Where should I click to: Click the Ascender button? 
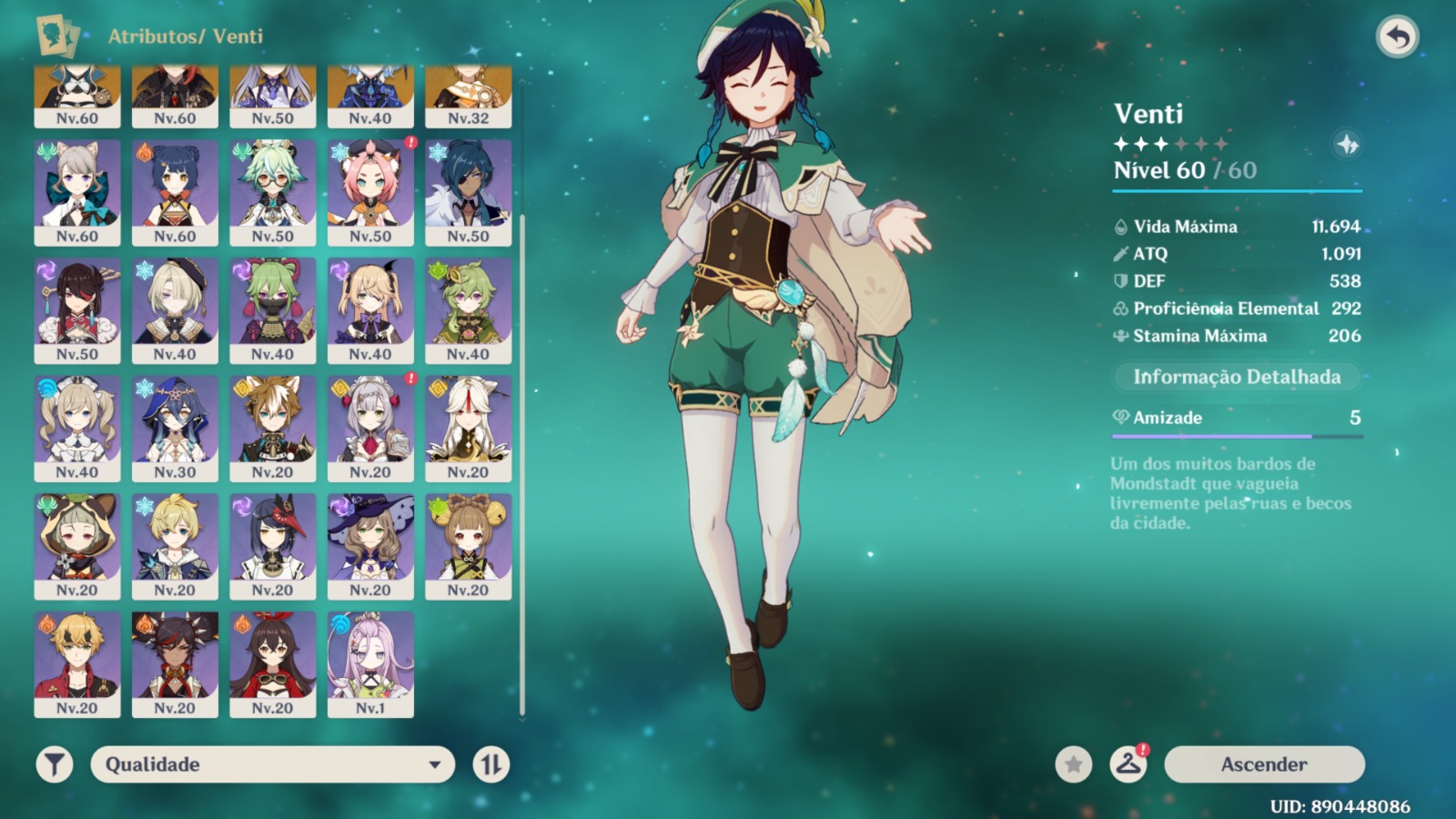click(1264, 764)
